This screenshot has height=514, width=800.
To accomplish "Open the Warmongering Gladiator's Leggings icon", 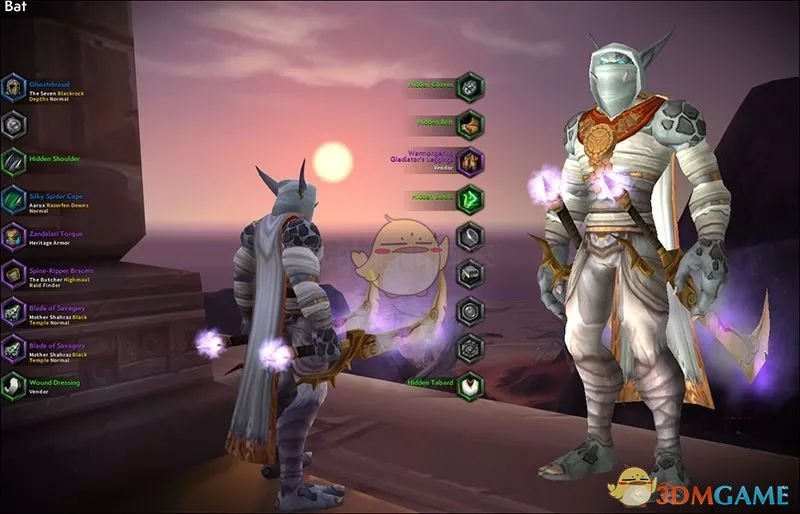I will pyautogui.click(x=470, y=161).
